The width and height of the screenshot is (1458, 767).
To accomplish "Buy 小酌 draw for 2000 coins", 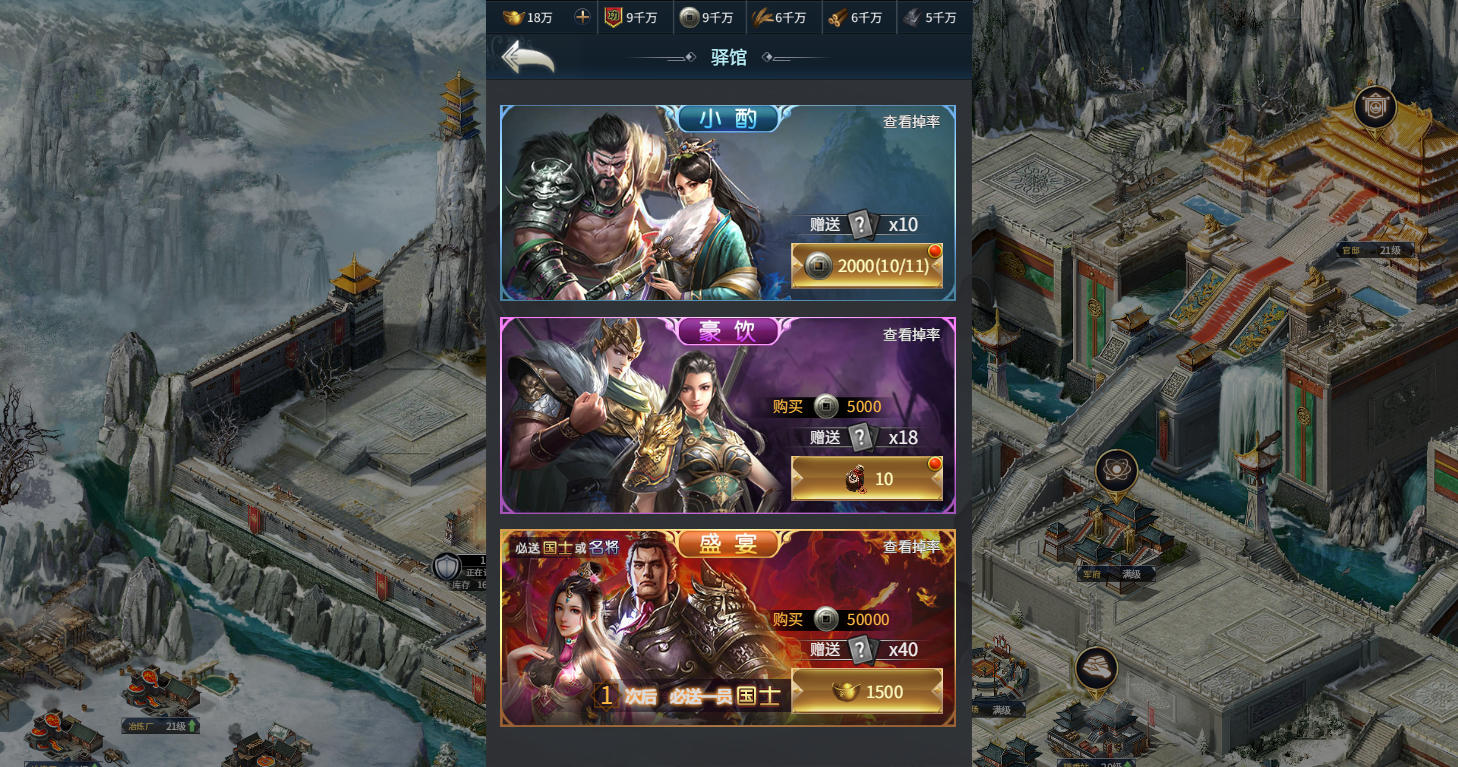I will 866,266.
